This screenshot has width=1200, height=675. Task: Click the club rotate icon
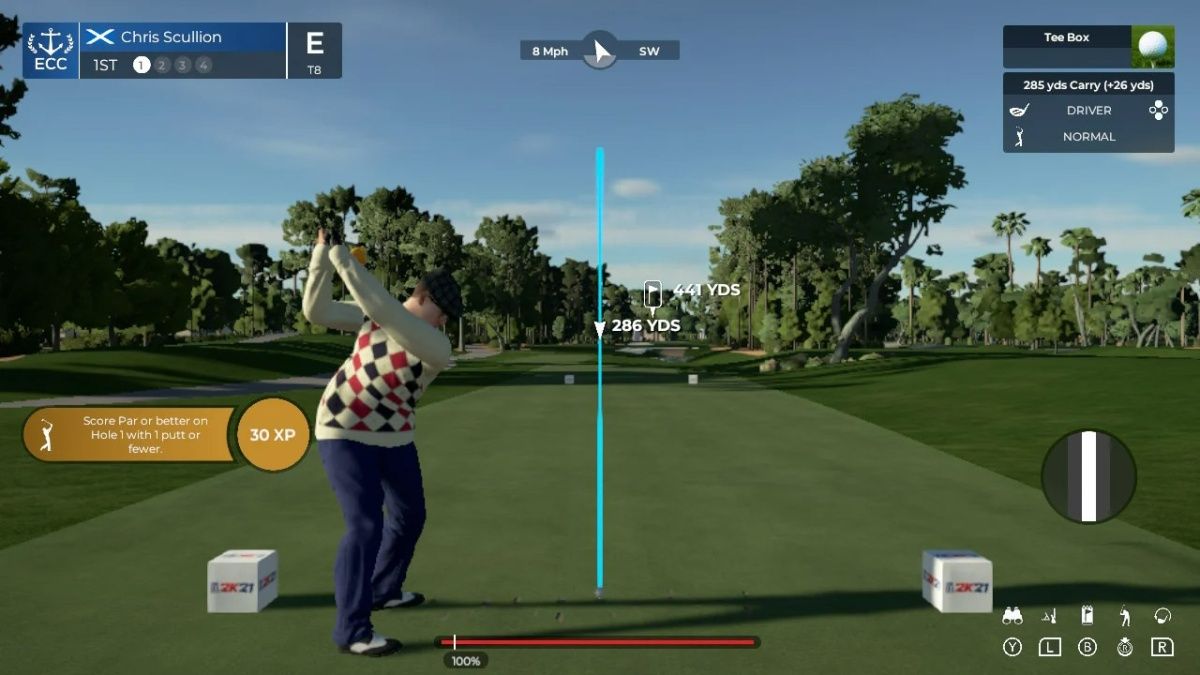tap(1162, 617)
